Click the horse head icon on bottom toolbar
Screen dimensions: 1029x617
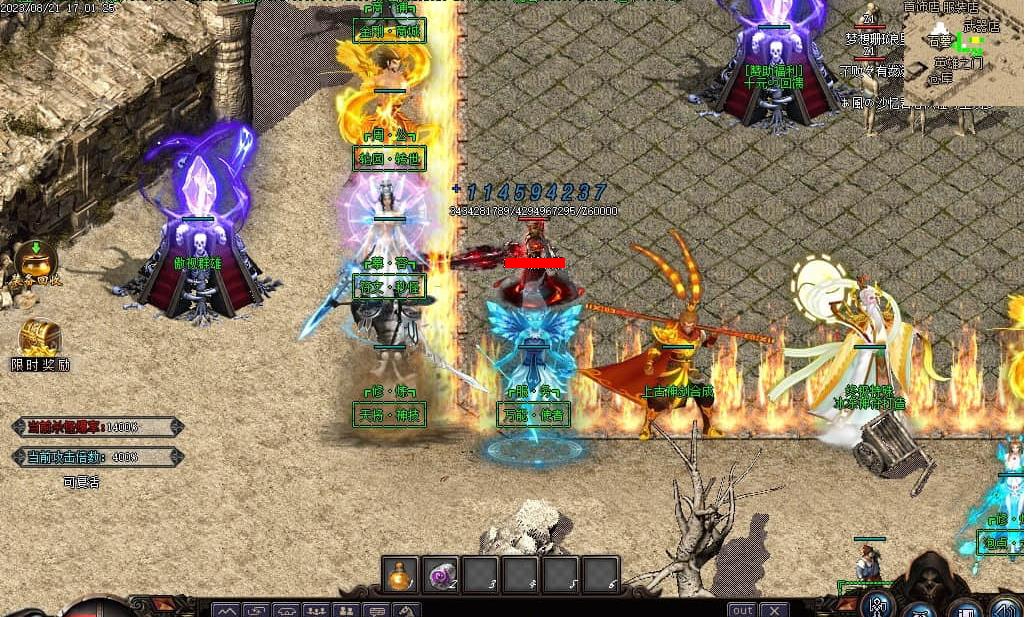click(406, 611)
